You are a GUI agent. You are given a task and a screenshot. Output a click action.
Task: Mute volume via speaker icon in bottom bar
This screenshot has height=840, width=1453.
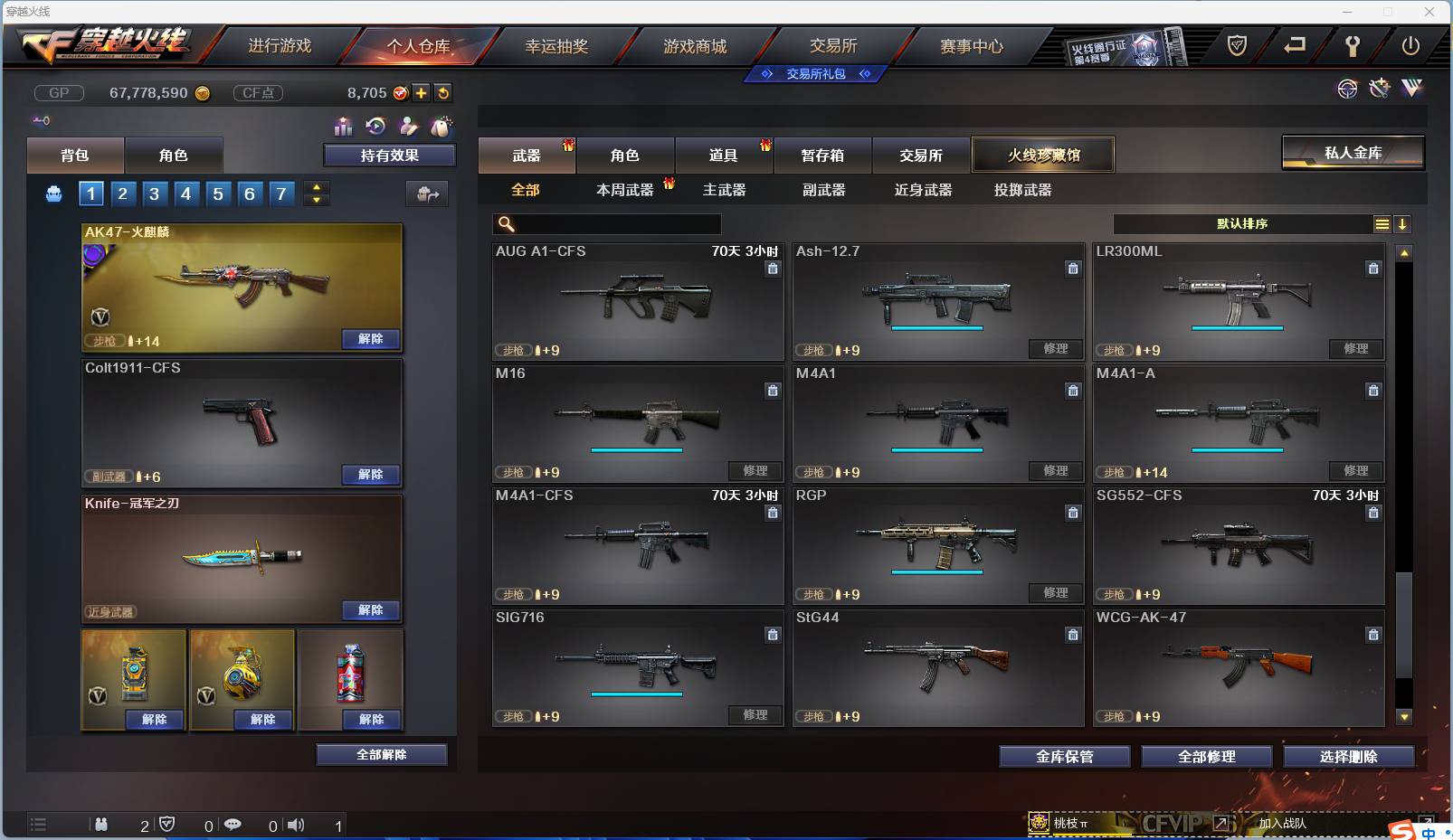[x=296, y=826]
